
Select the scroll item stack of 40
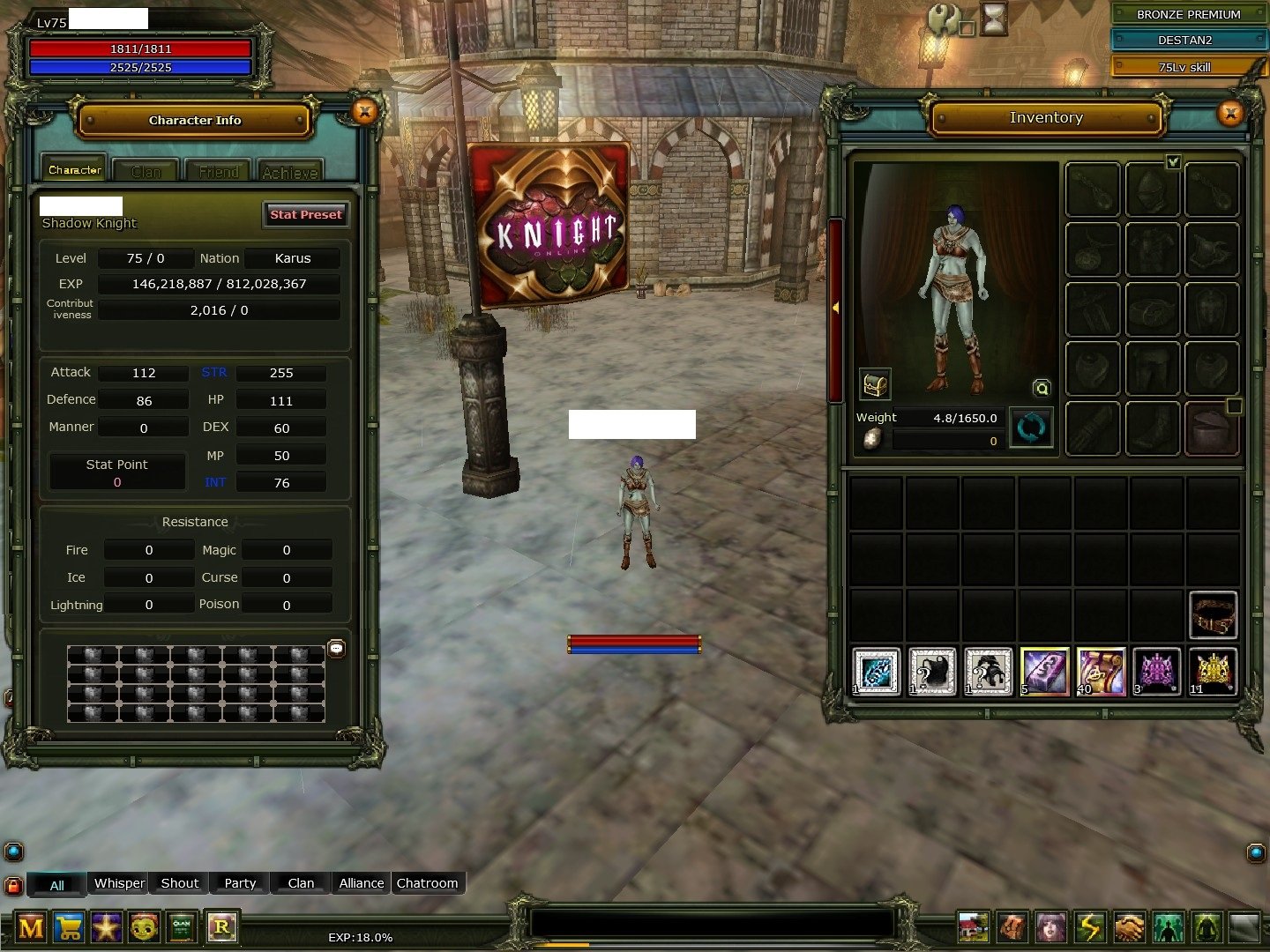tap(1101, 672)
